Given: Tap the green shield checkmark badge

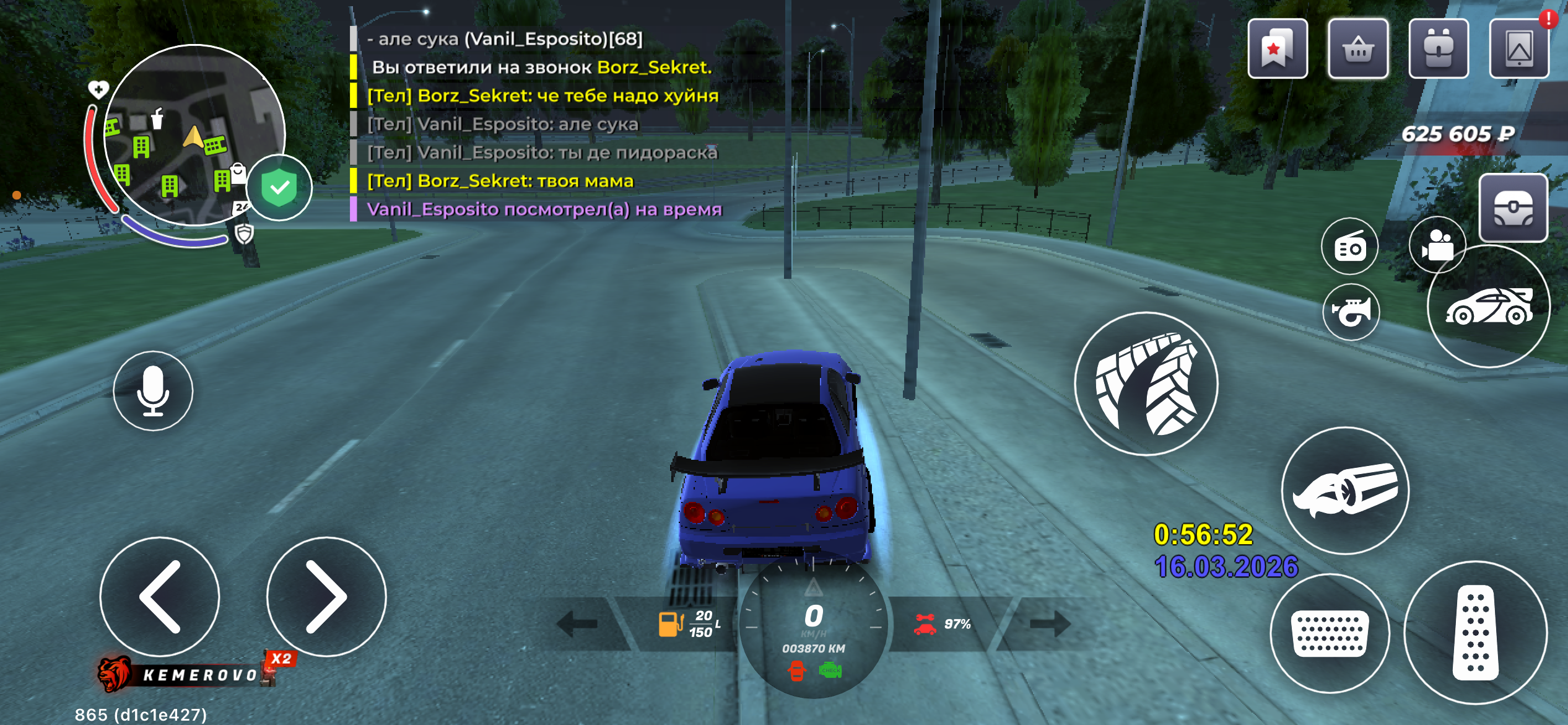Looking at the screenshot, I should [279, 188].
